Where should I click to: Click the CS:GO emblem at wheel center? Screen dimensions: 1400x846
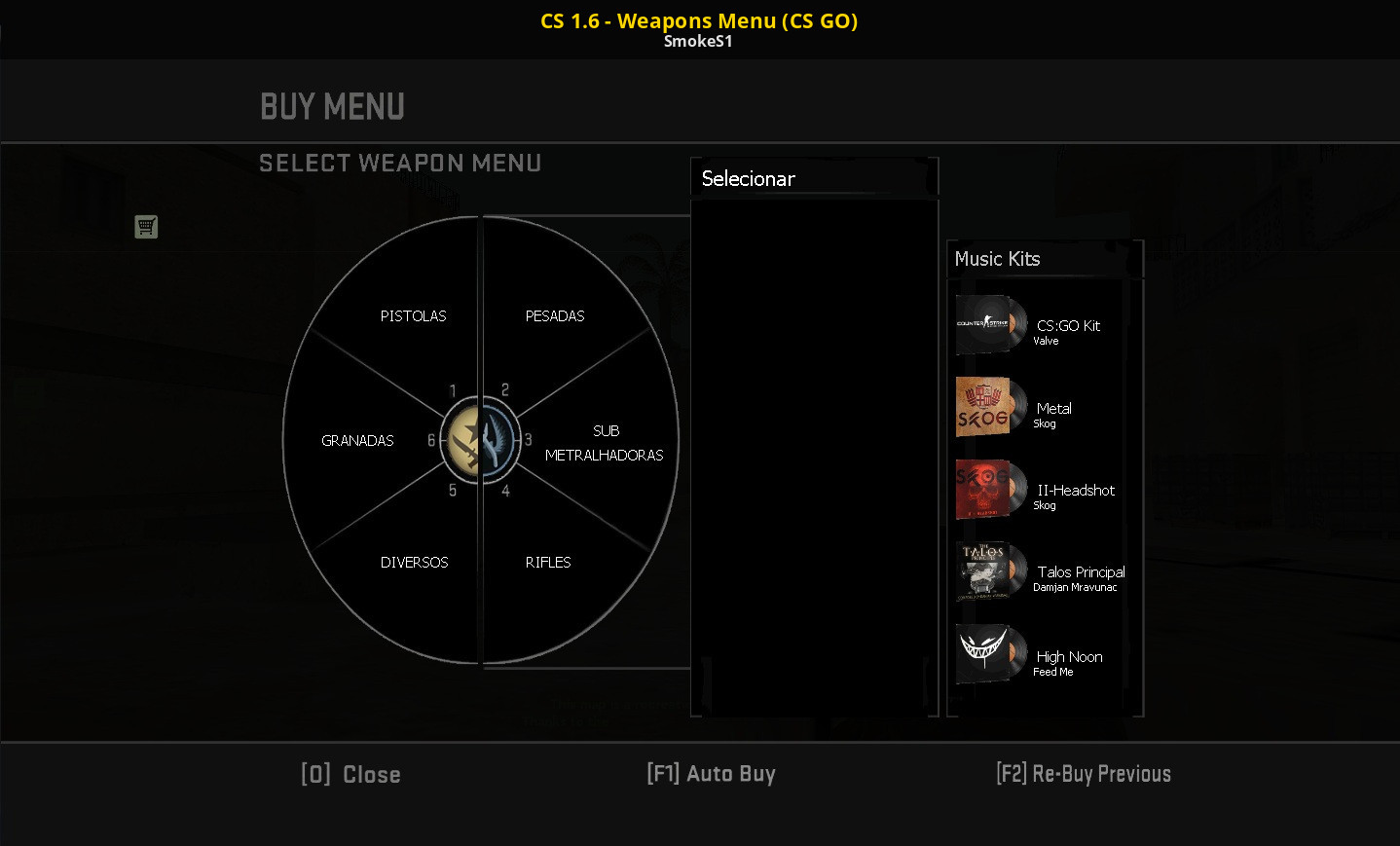click(x=478, y=440)
